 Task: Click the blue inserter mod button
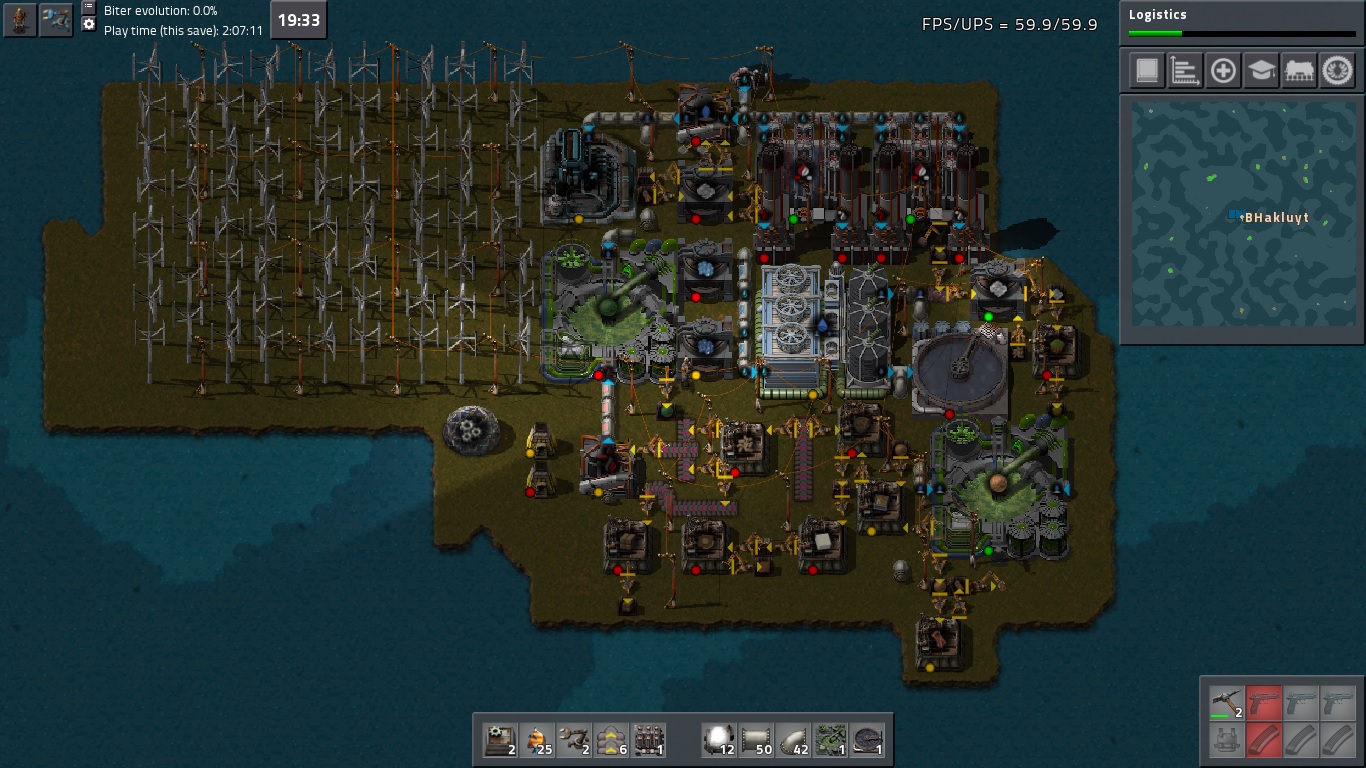point(56,19)
